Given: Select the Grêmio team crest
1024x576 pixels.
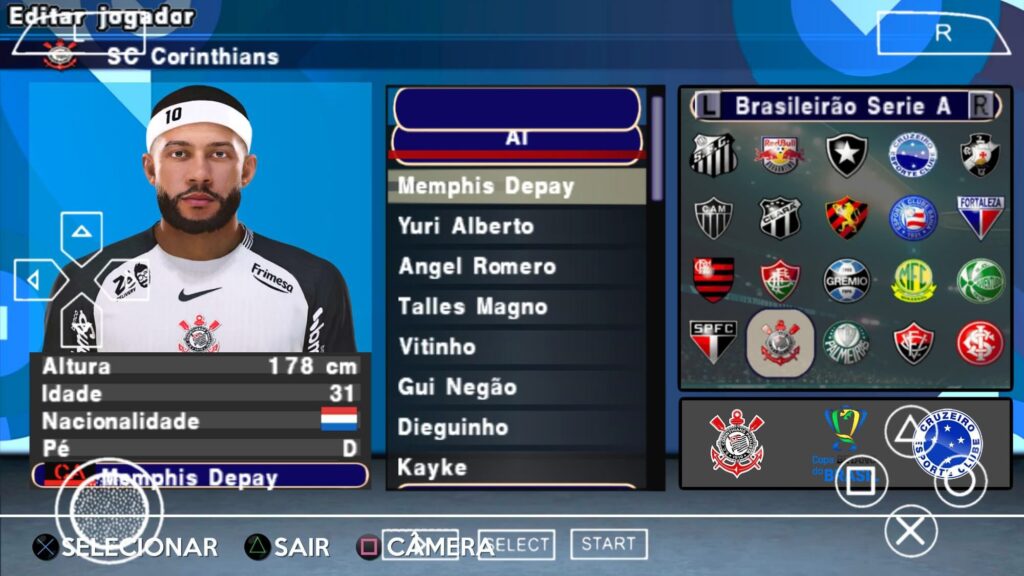Looking at the screenshot, I should tap(846, 280).
